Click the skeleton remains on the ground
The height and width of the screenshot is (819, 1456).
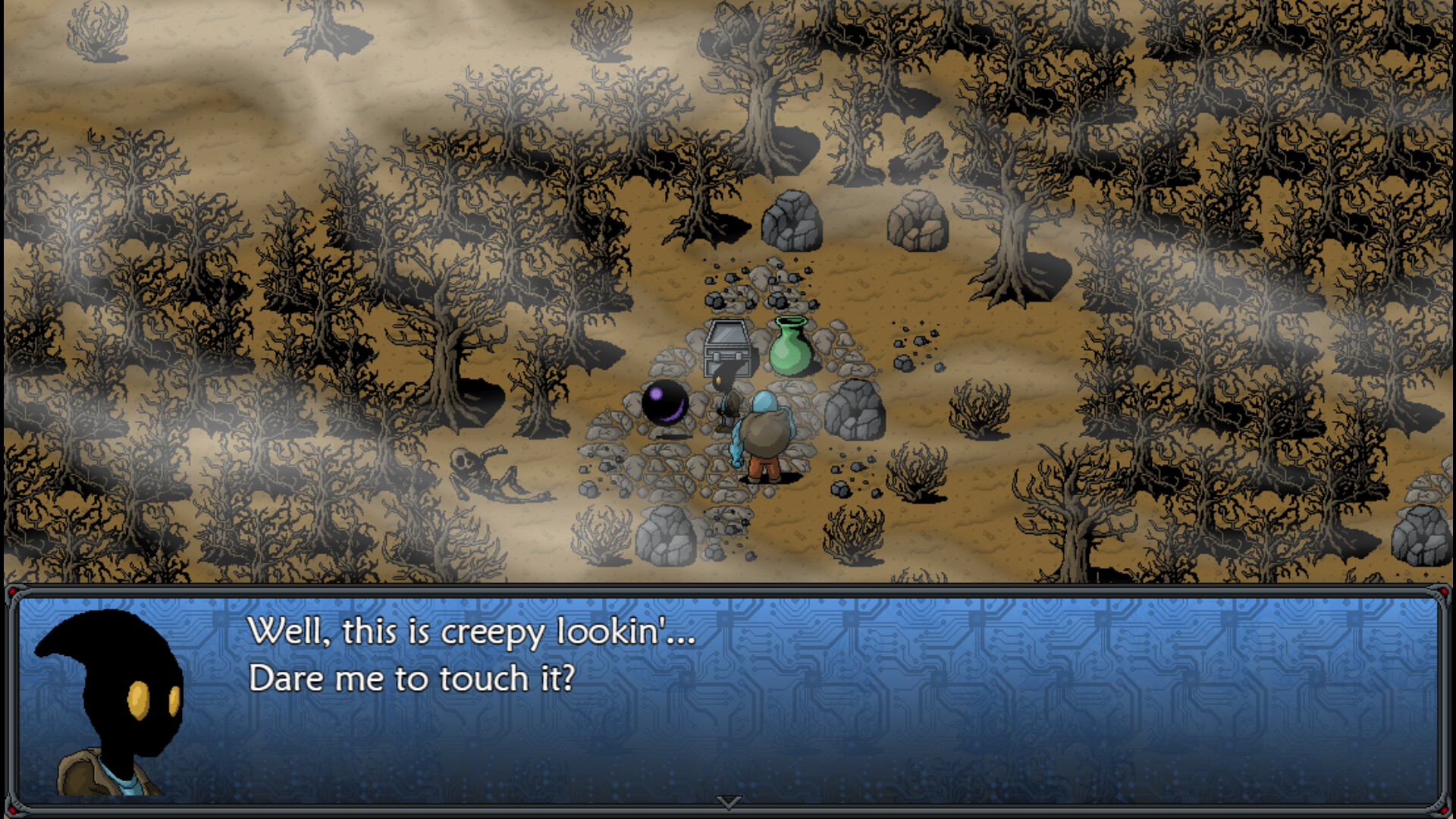click(x=483, y=472)
